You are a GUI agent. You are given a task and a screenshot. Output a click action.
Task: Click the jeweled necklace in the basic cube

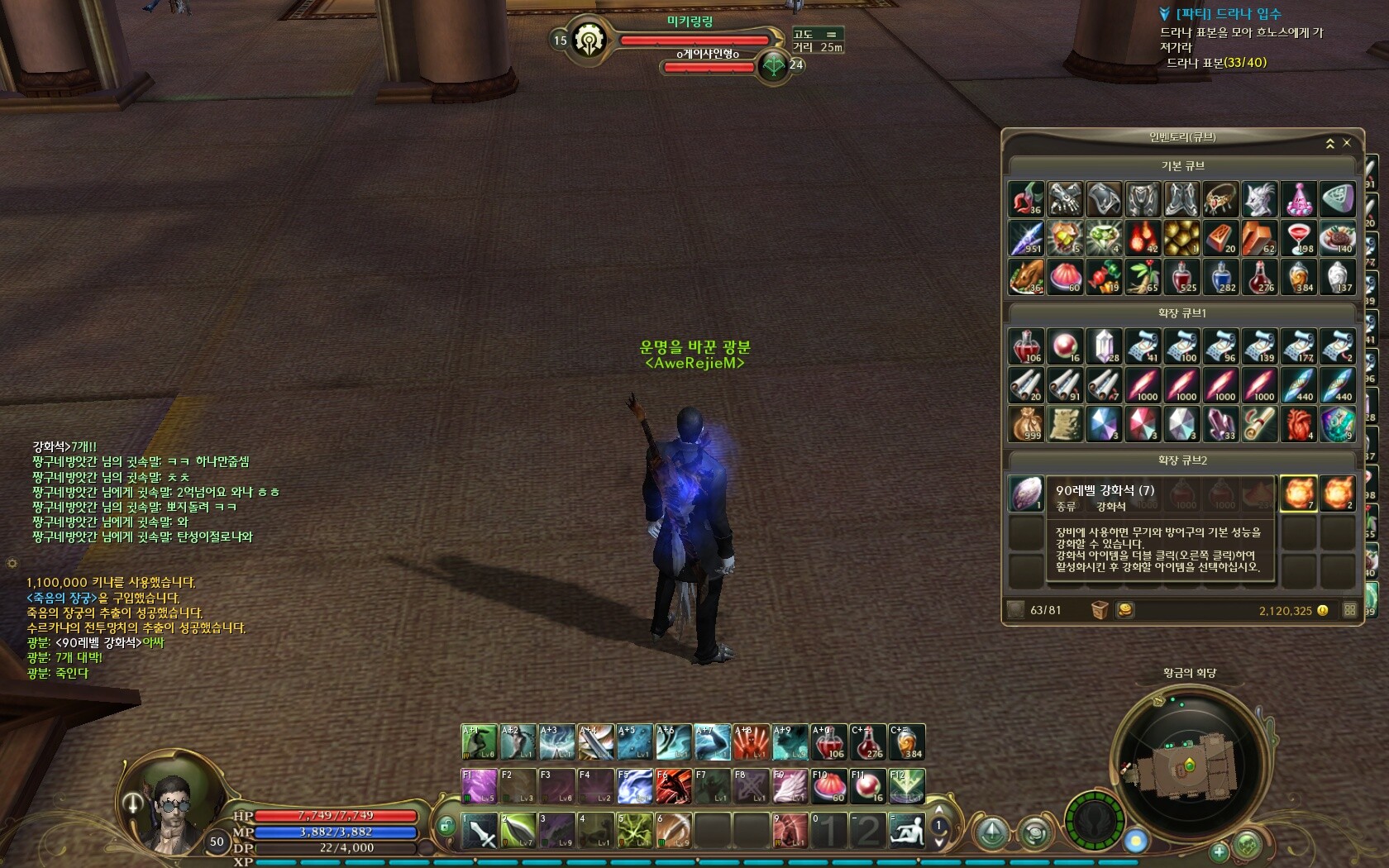coord(1220,199)
